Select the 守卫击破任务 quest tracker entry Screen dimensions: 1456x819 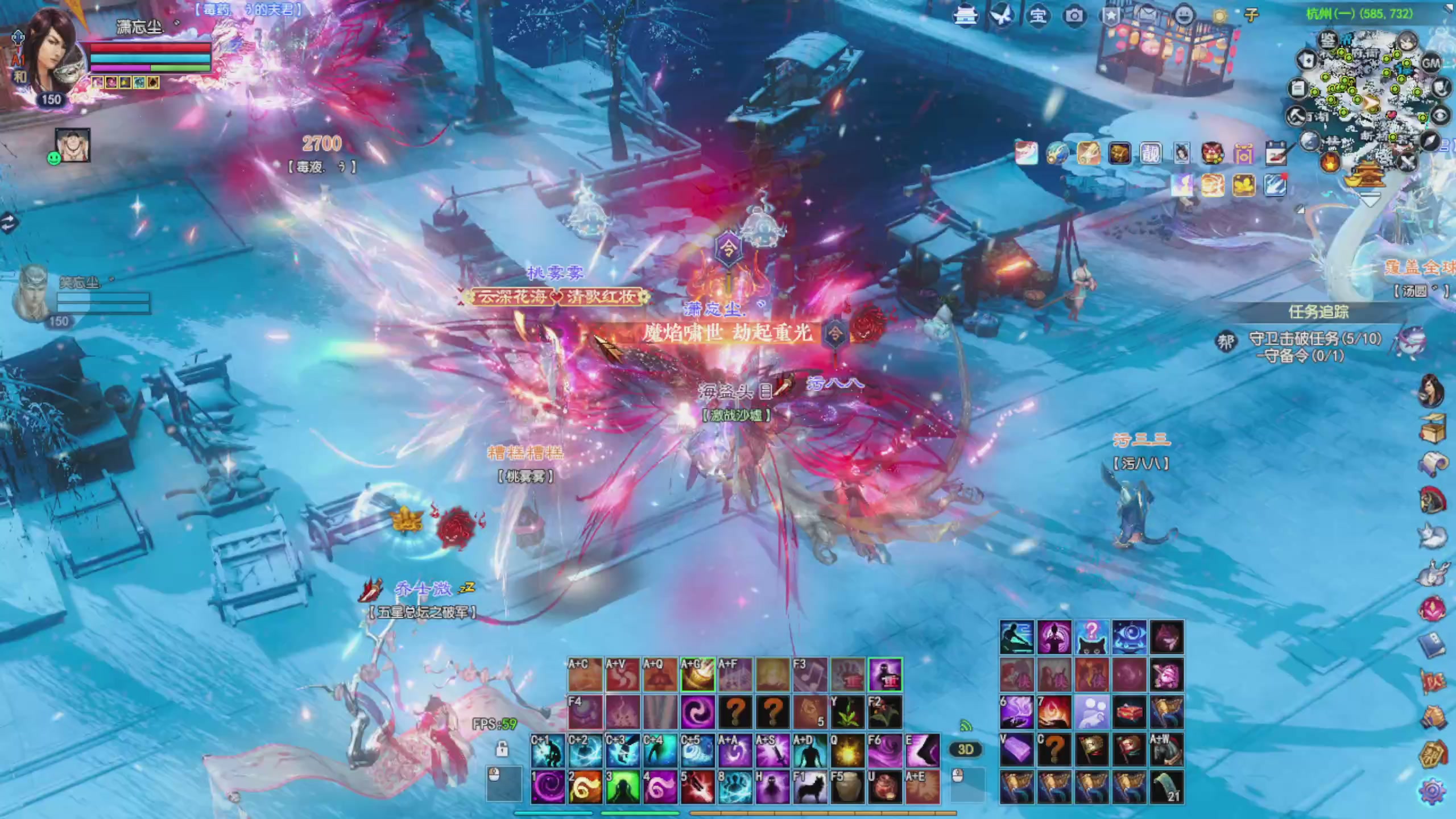(1314, 339)
